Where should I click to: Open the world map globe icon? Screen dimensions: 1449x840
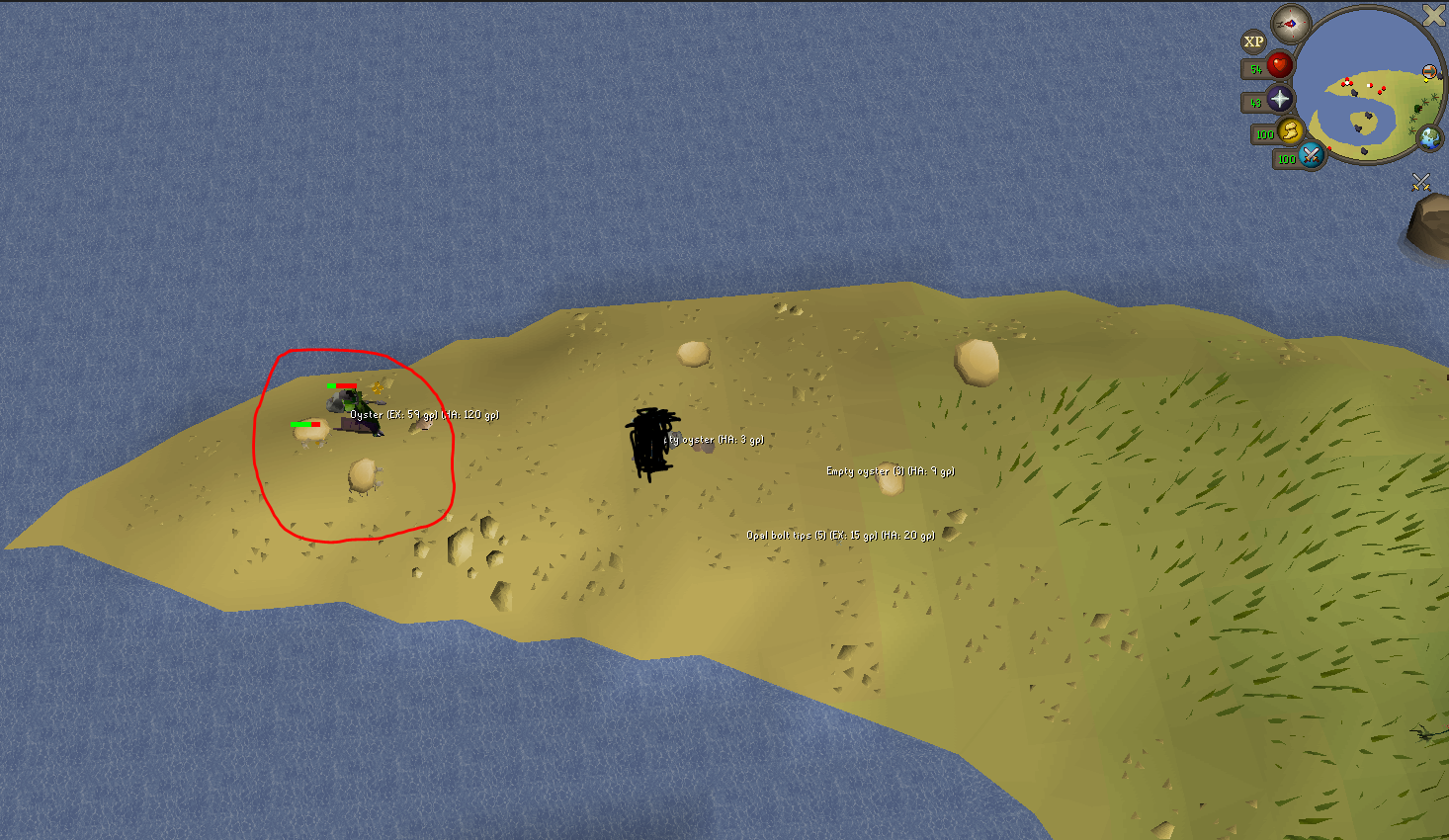click(x=1429, y=137)
